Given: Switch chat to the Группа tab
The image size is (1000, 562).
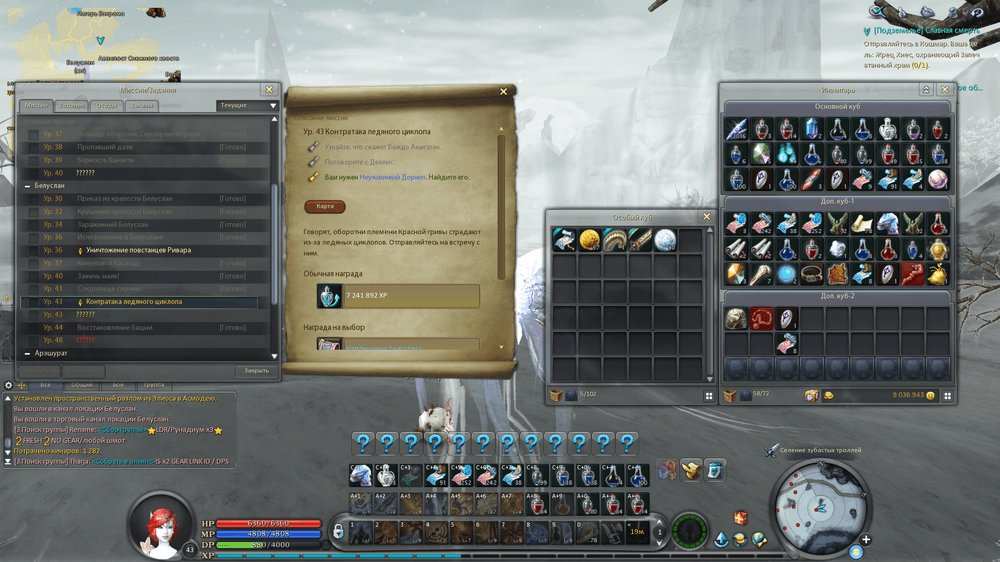Looking at the screenshot, I should coord(153,384).
